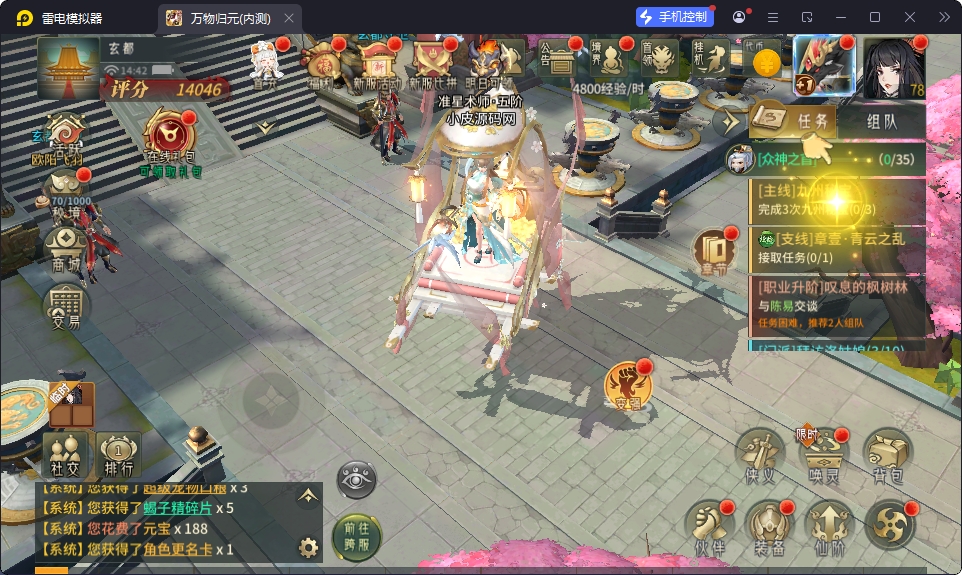Image resolution: width=962 pixels, height=575 pixels.
Task: Open the 伙伴 companions menu
Action: 709,525
